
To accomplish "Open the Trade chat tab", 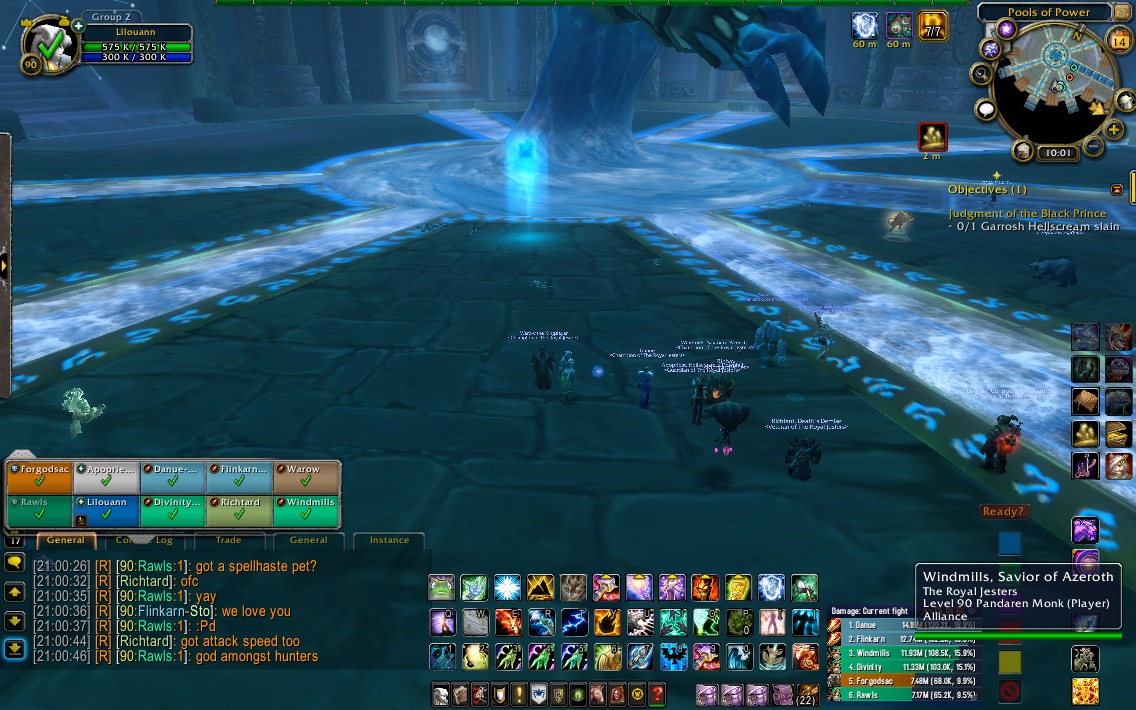I will click(228, 540).
